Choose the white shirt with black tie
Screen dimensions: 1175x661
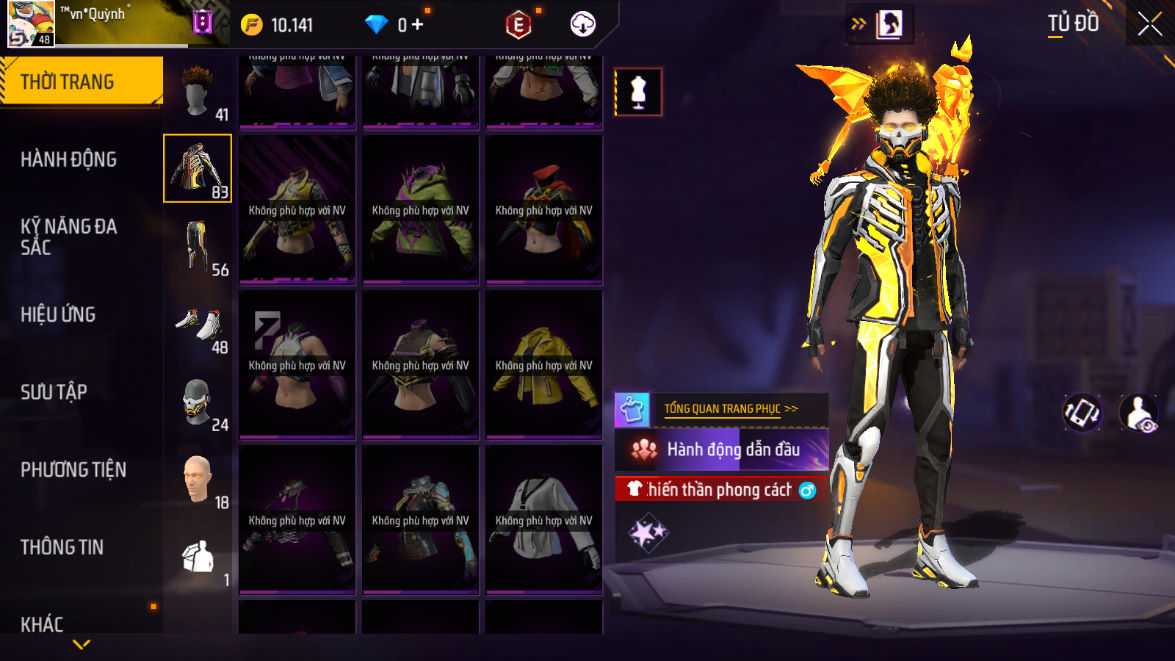click(544, 518)
